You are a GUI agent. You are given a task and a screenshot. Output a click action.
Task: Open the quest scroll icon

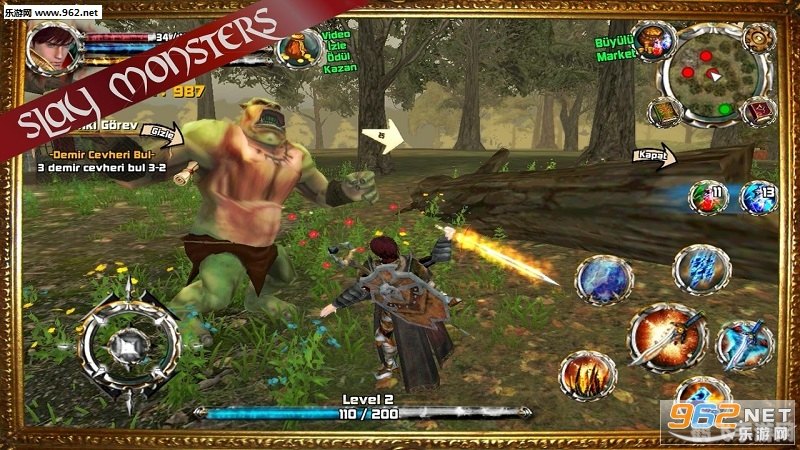(183, 172)
